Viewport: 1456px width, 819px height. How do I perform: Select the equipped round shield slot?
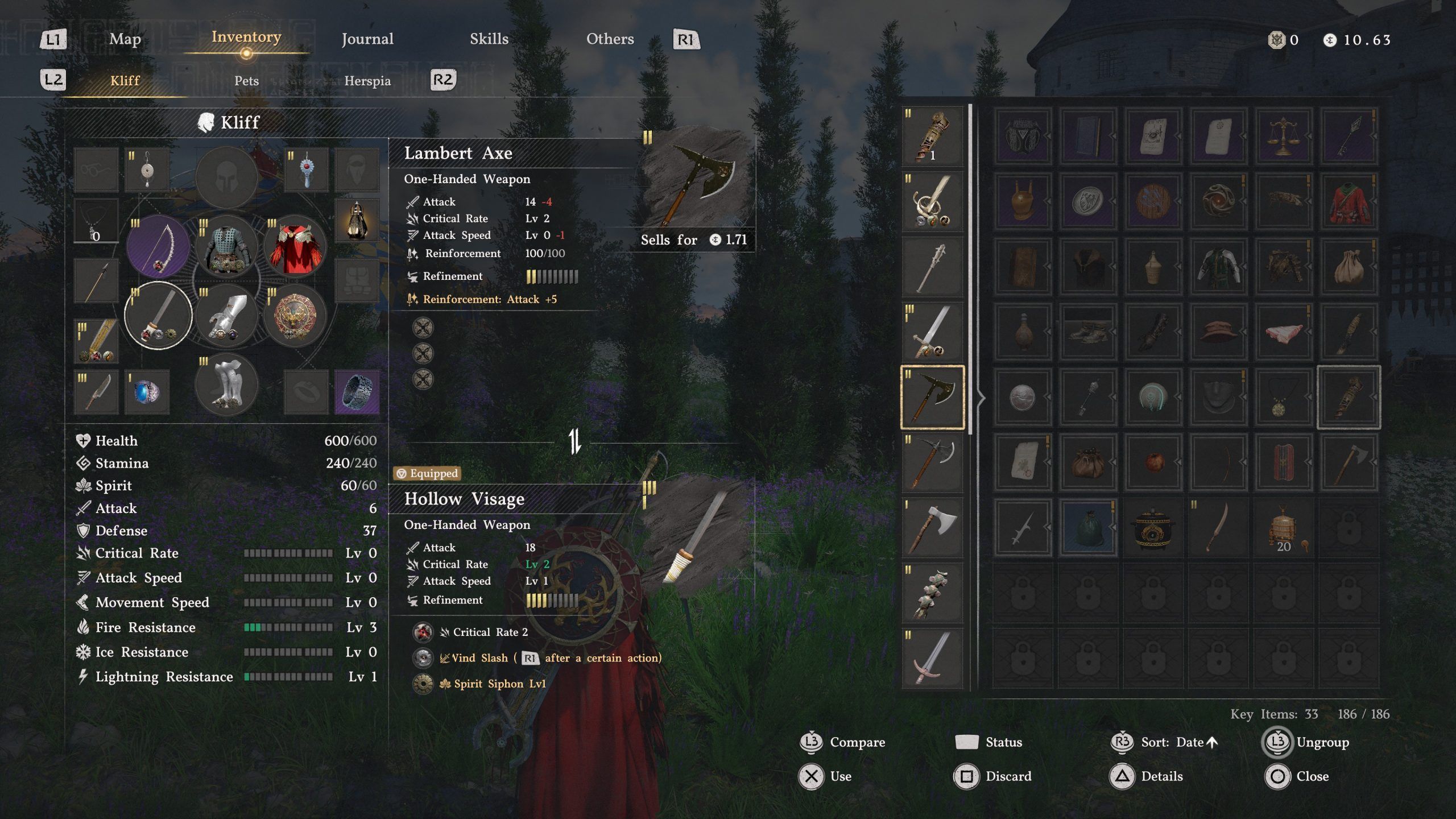(295, 316)
